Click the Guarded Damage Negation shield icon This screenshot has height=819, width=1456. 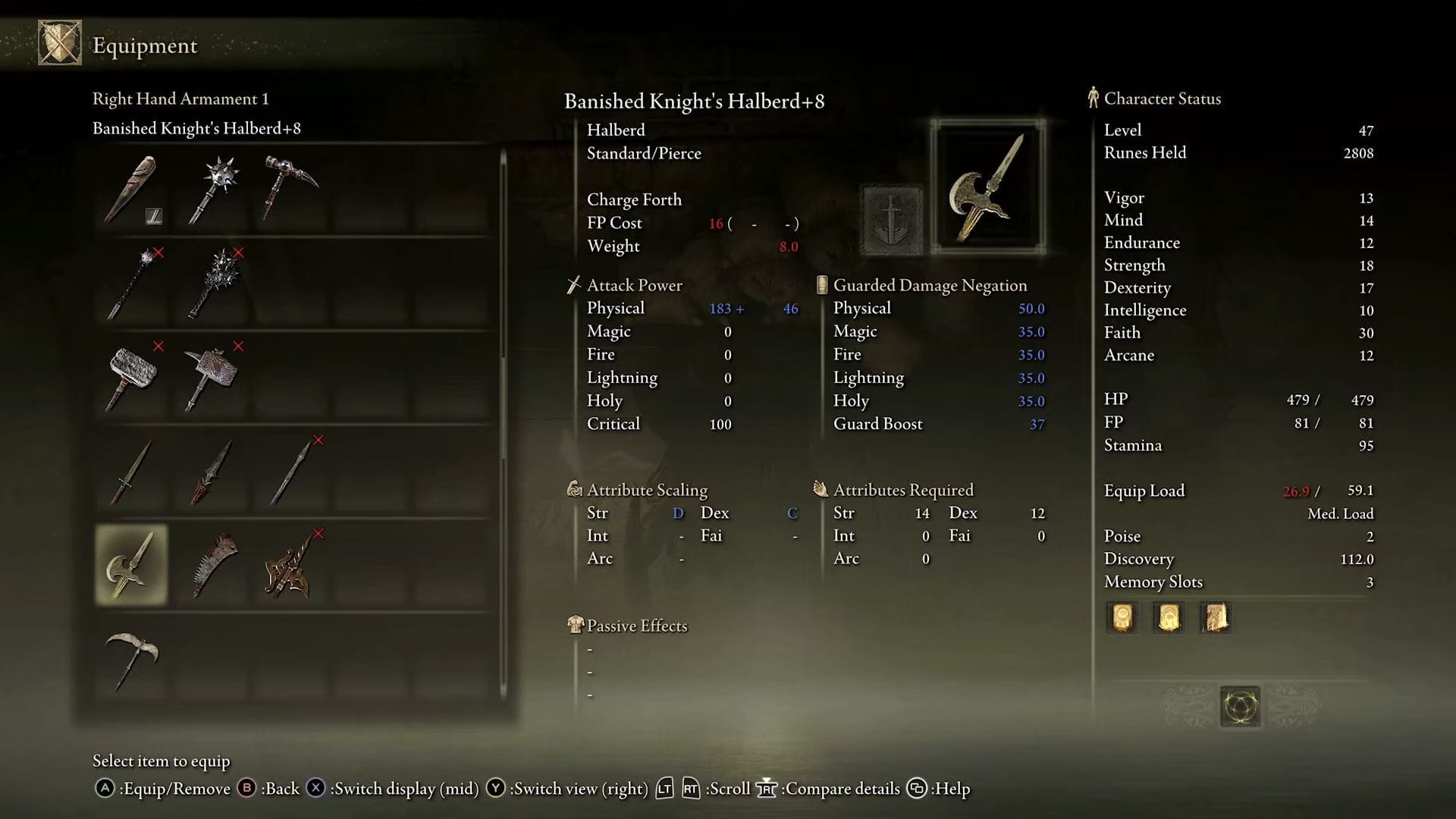821,285
